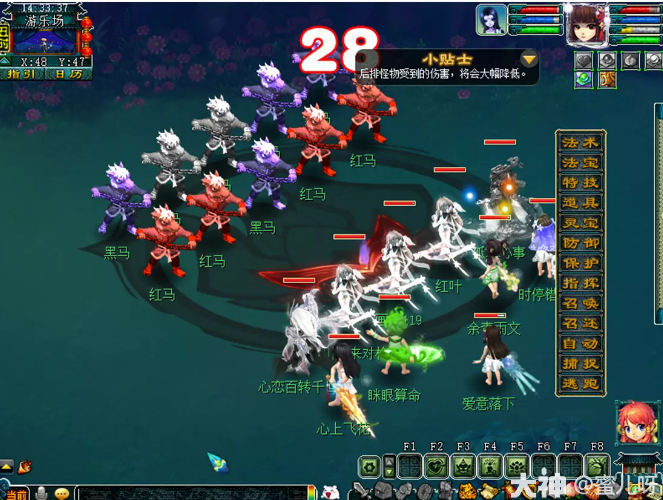The height and width of the screenshot is (500, 663).
Task: Open the 指挥 (Command) option
Action: [x=580, y=283]
